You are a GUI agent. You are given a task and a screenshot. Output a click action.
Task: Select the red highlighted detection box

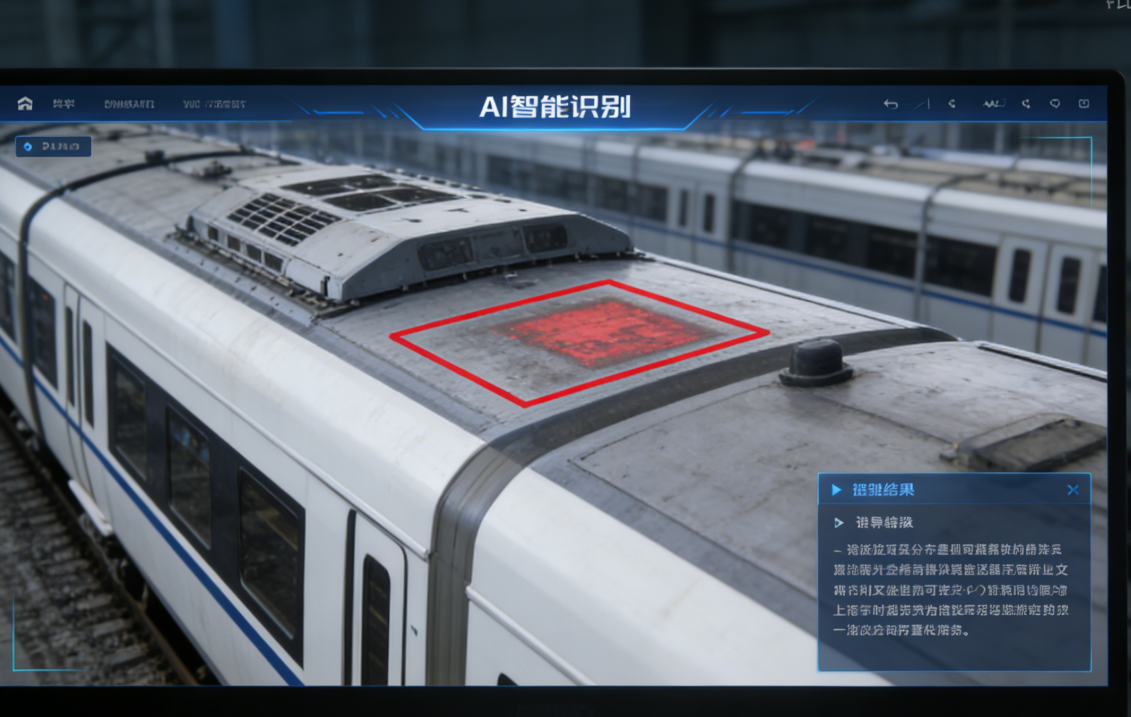coord(580,341)
